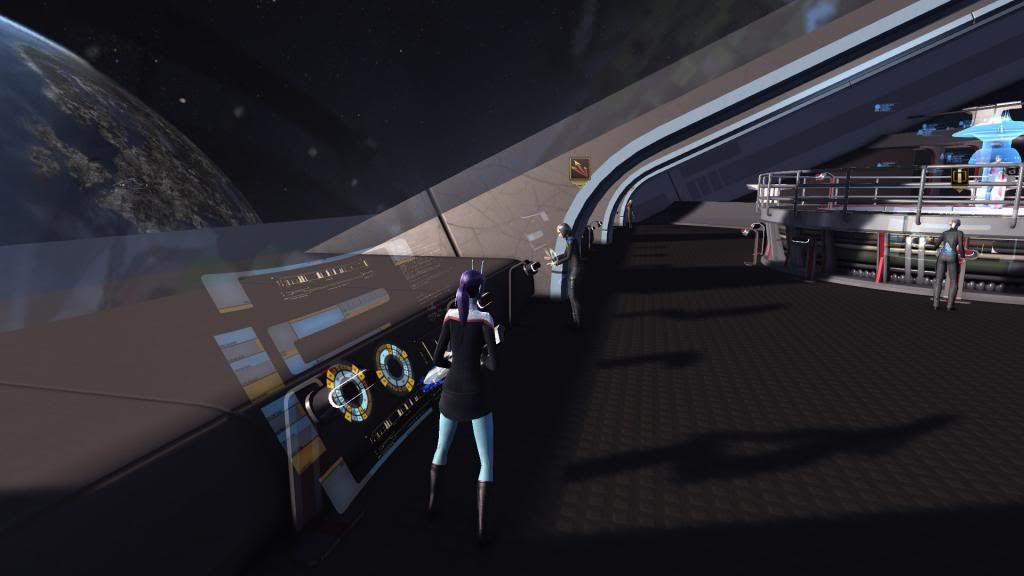1024x576 pixels.
Task: Select the yellow arrows marker above the officer
Action: point(580,170)
